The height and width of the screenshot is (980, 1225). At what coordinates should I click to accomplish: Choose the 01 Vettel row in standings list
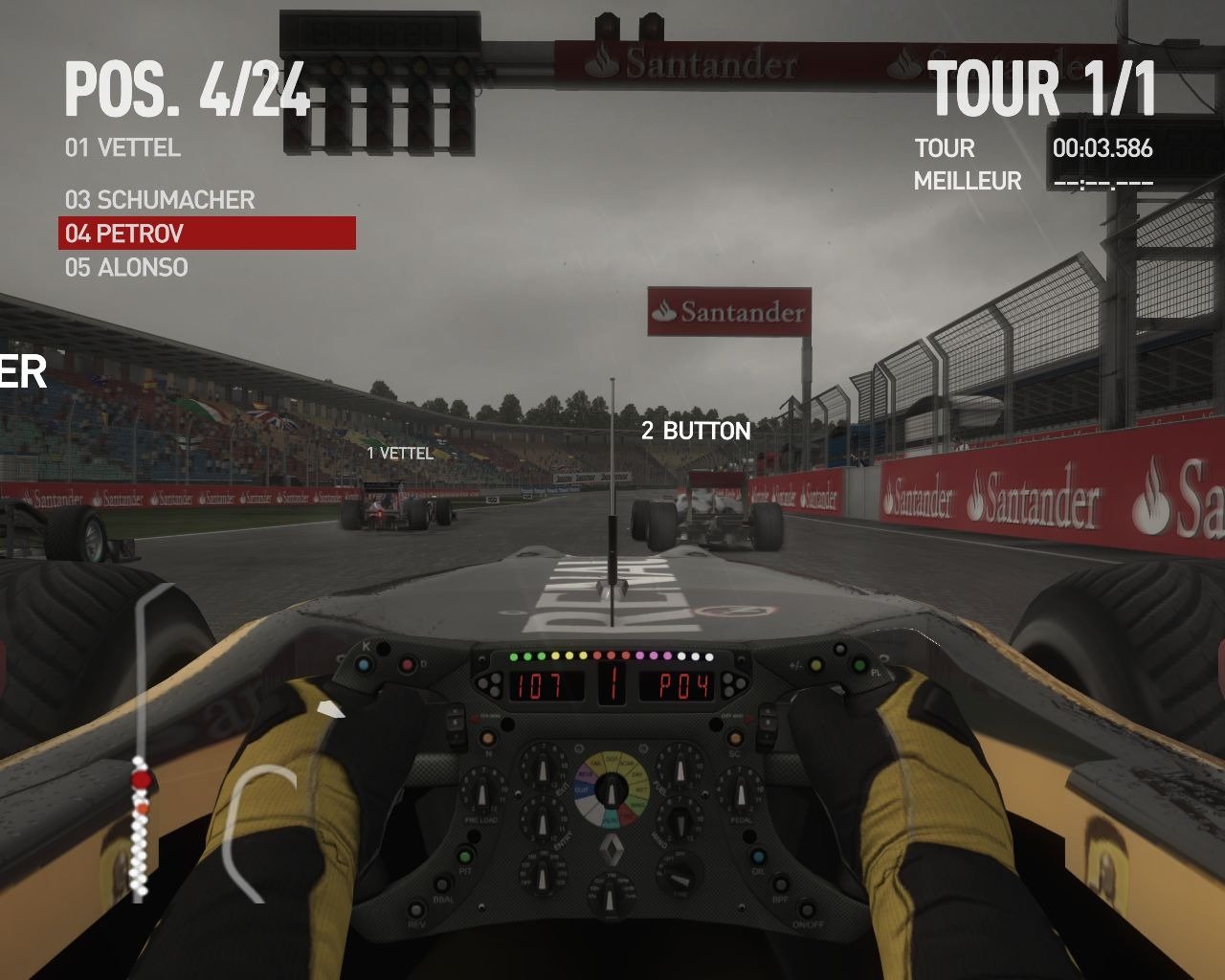click(122, 148)
